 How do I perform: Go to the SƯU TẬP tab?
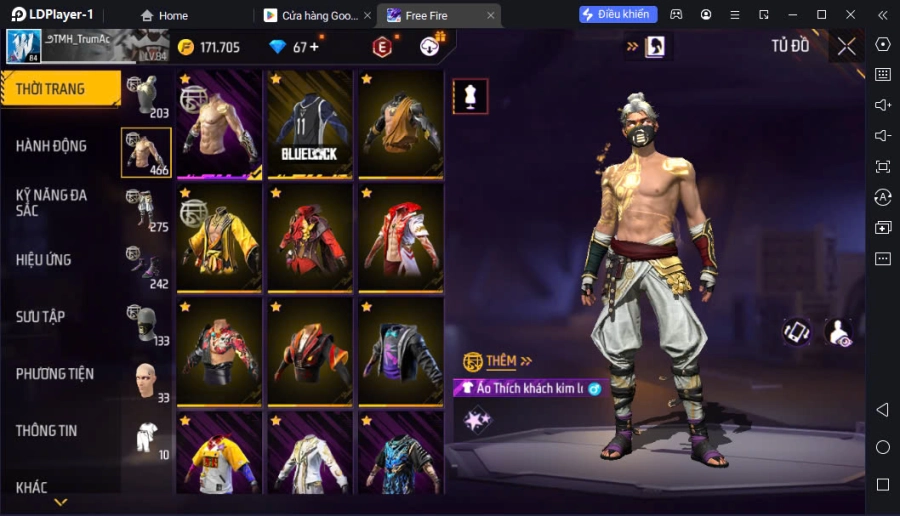(x=40, y=317)
